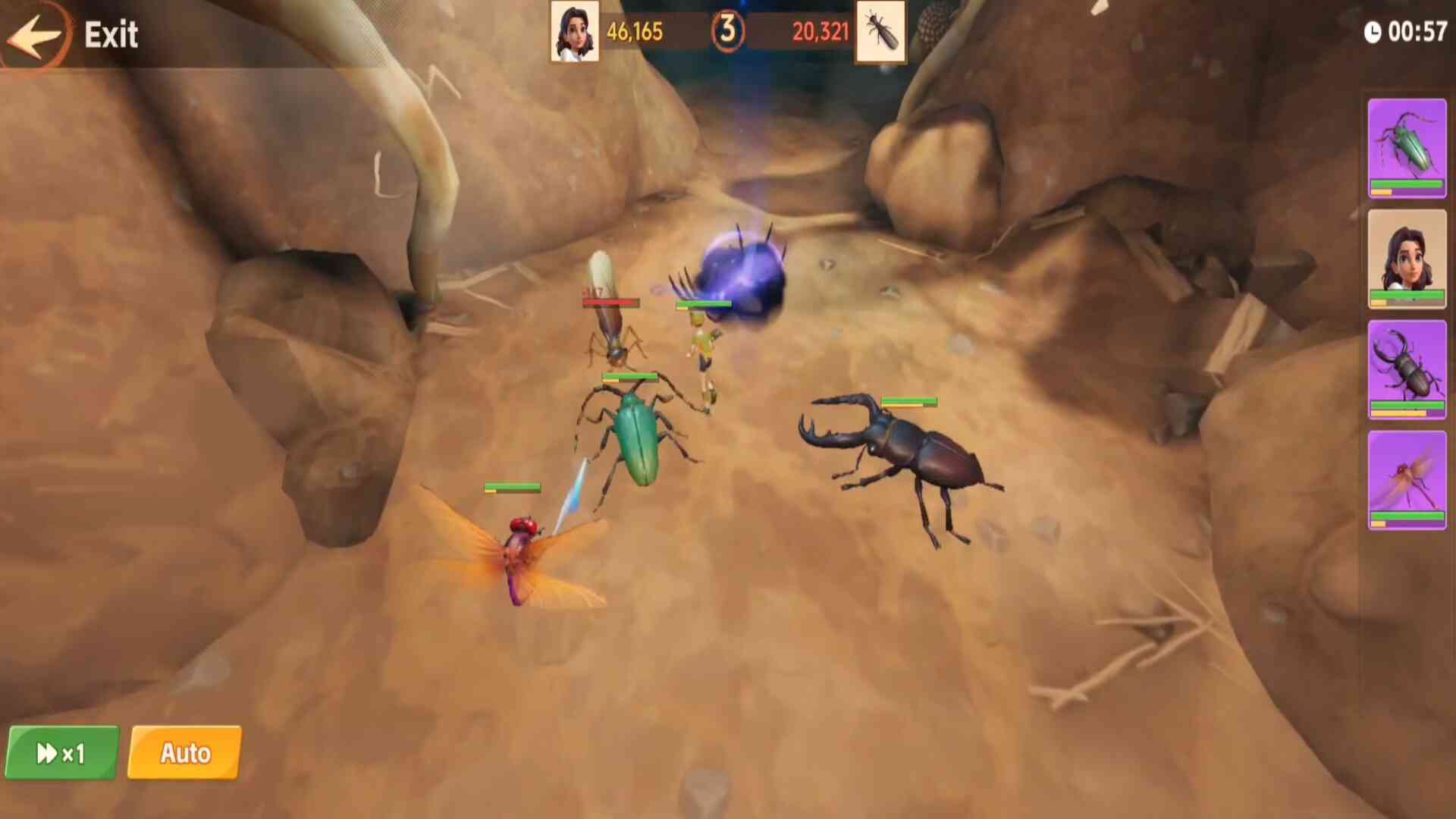The image size is (1456, 819).
Task: Select the female hero portrait card
Action: click(1407, 259)
